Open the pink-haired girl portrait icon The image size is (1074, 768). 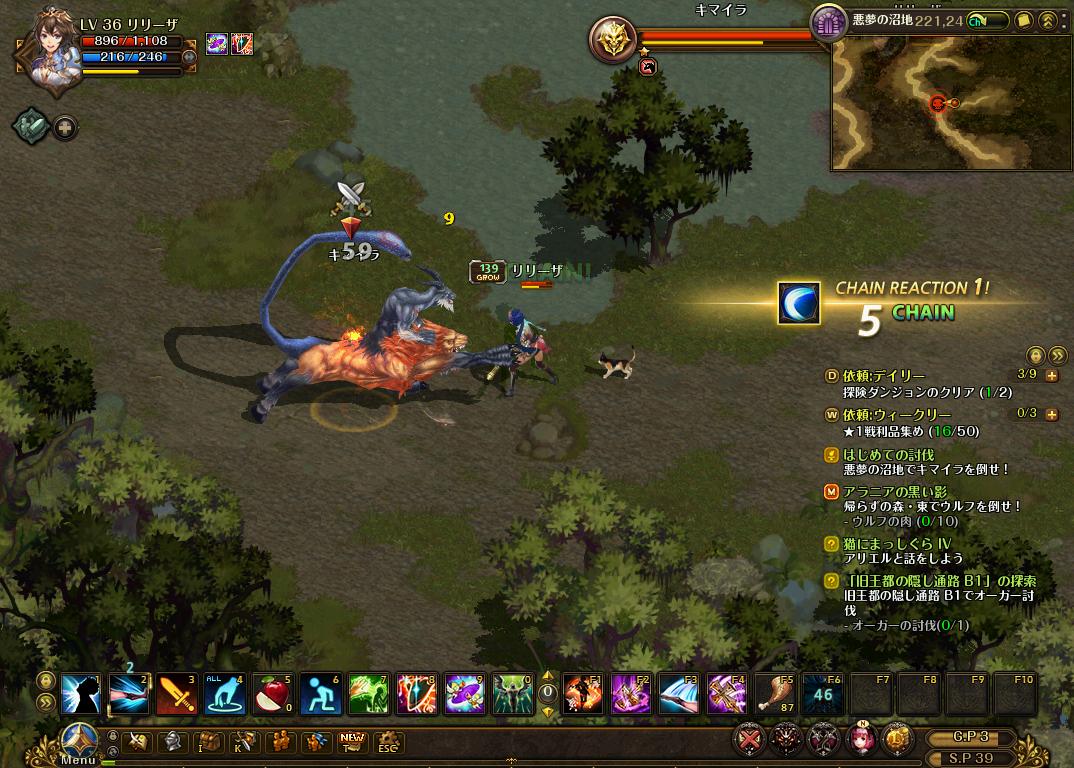862,740
